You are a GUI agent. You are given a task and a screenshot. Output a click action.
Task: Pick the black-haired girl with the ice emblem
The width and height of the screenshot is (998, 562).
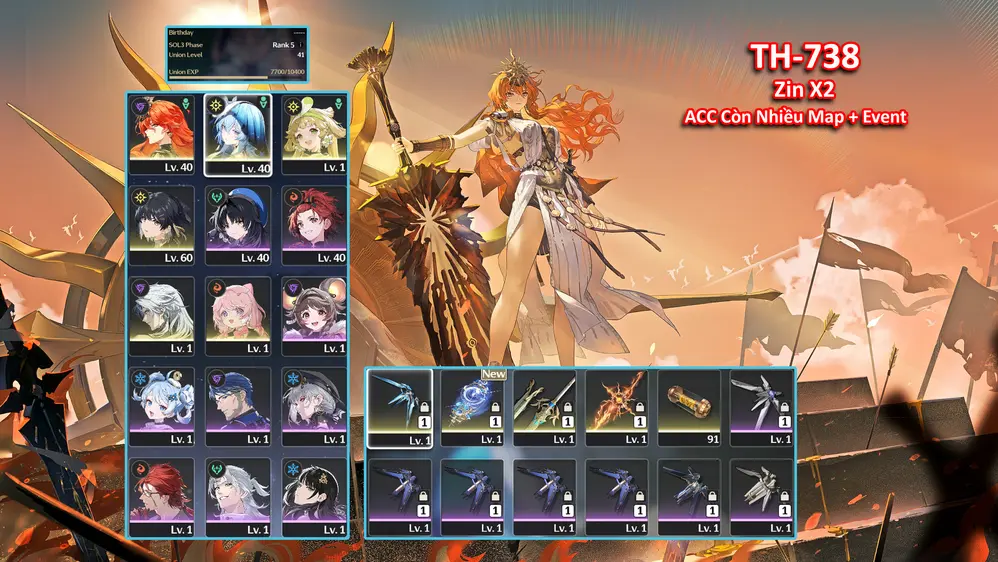tap(313, 496)
